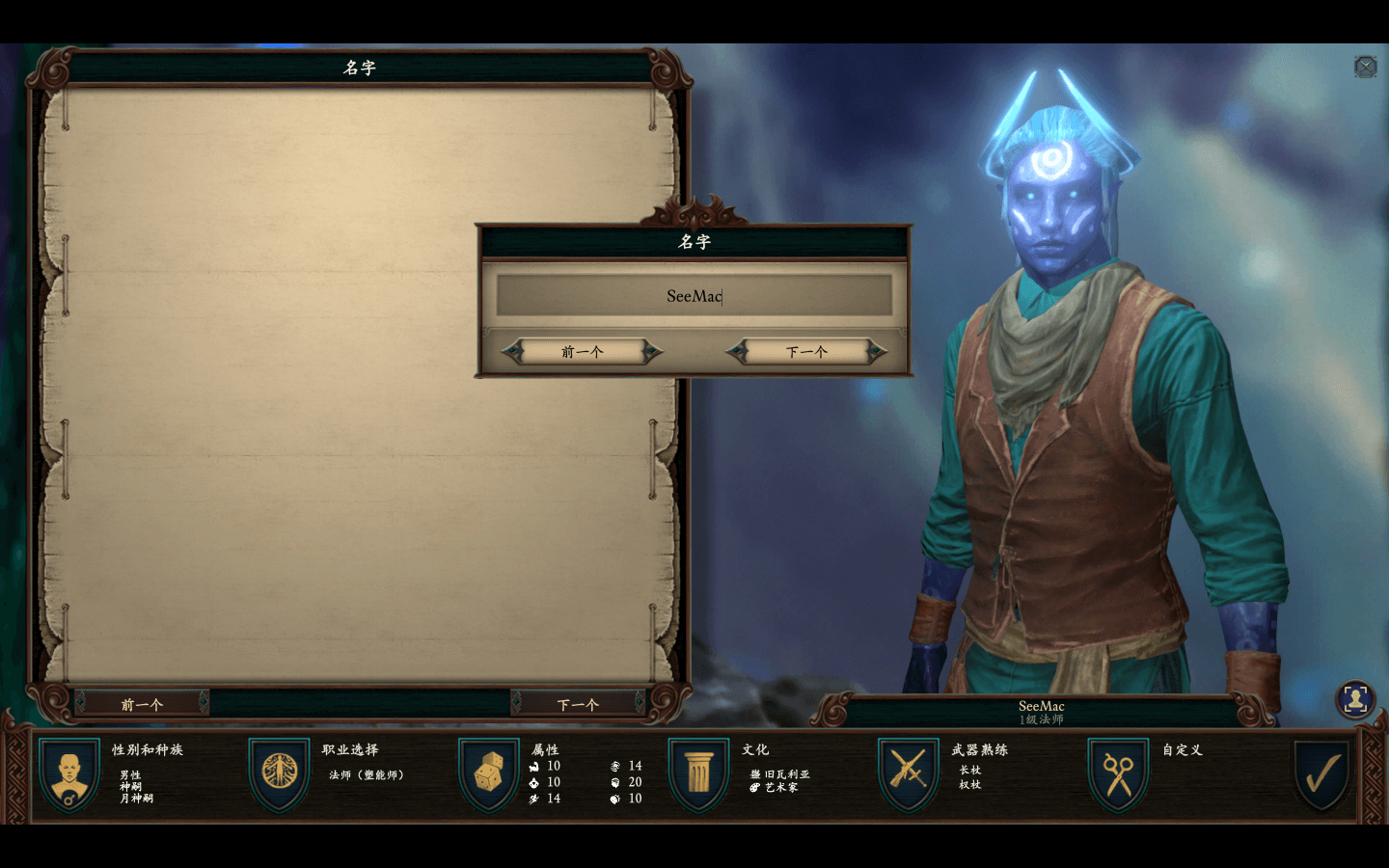1389x868 pixels.
Task: Advance with the parchment panel's 下一个 button
Action: 578,704
